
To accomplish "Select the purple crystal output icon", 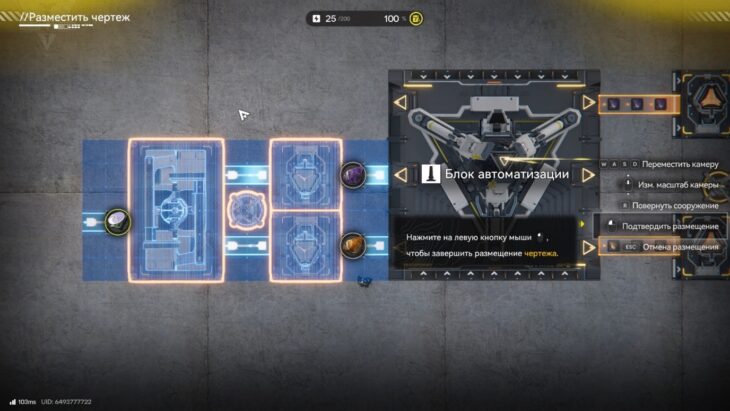I will click(353, 176).
